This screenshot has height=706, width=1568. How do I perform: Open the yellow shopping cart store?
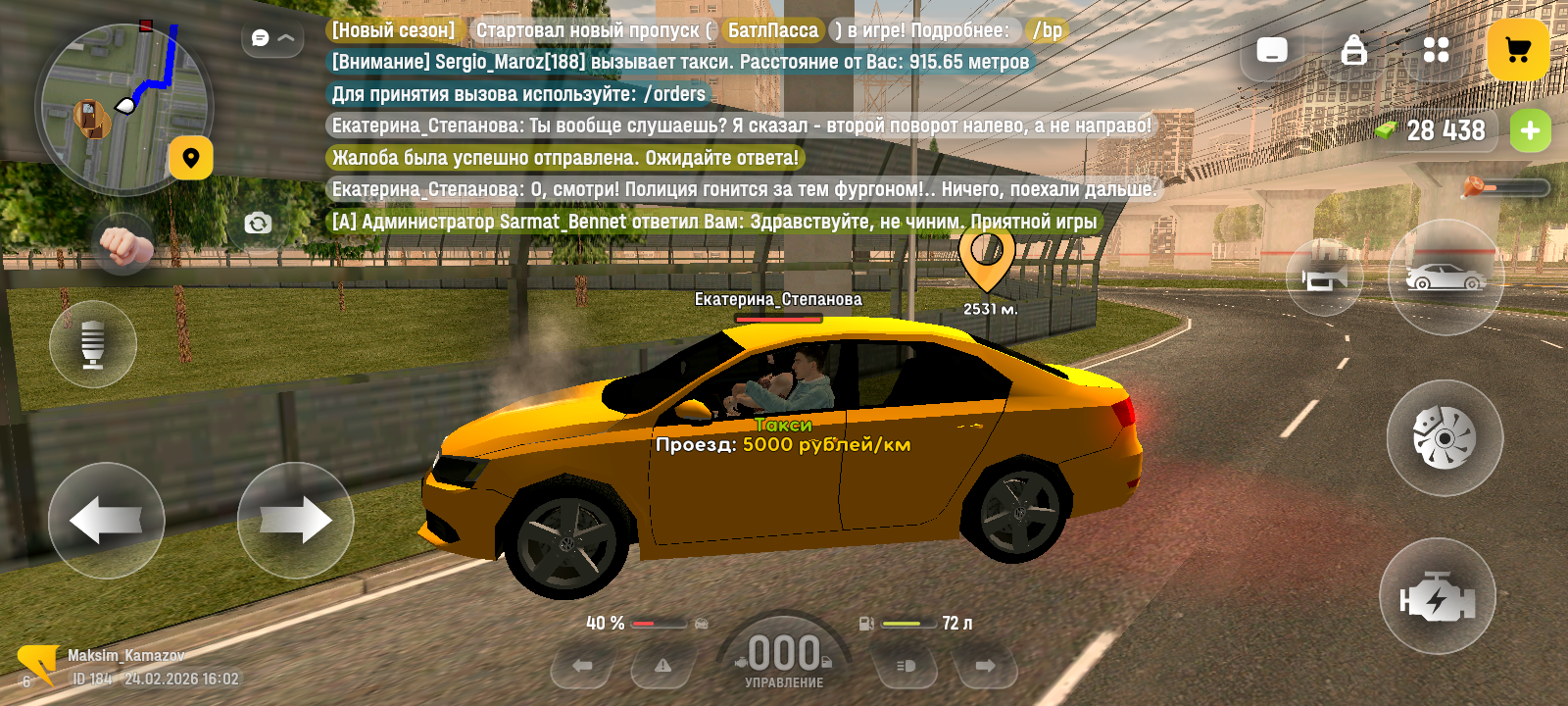pos(1517,50)
